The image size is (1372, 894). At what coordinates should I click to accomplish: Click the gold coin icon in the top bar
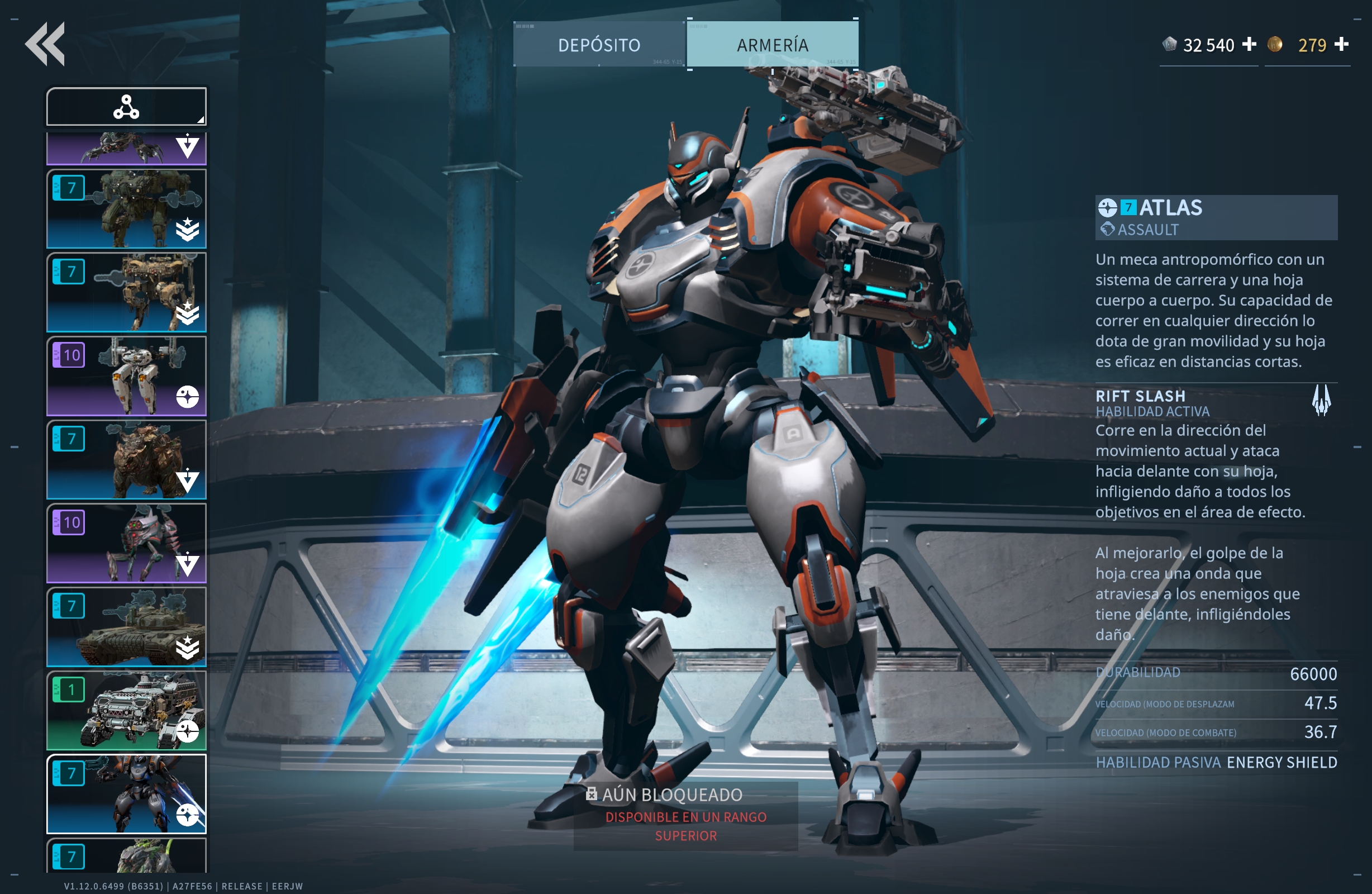1276,44
